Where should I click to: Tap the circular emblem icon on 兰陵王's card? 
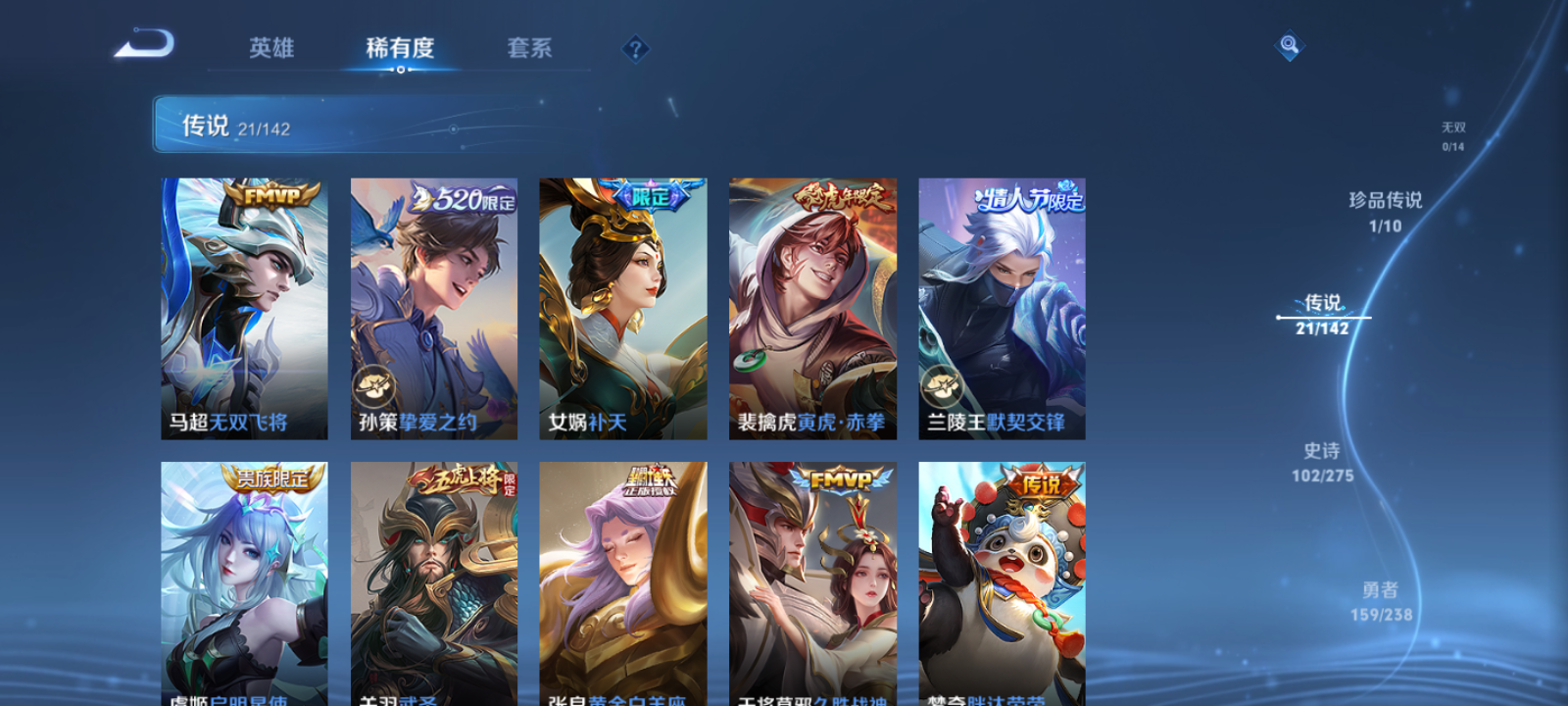[x=940, y=381]
